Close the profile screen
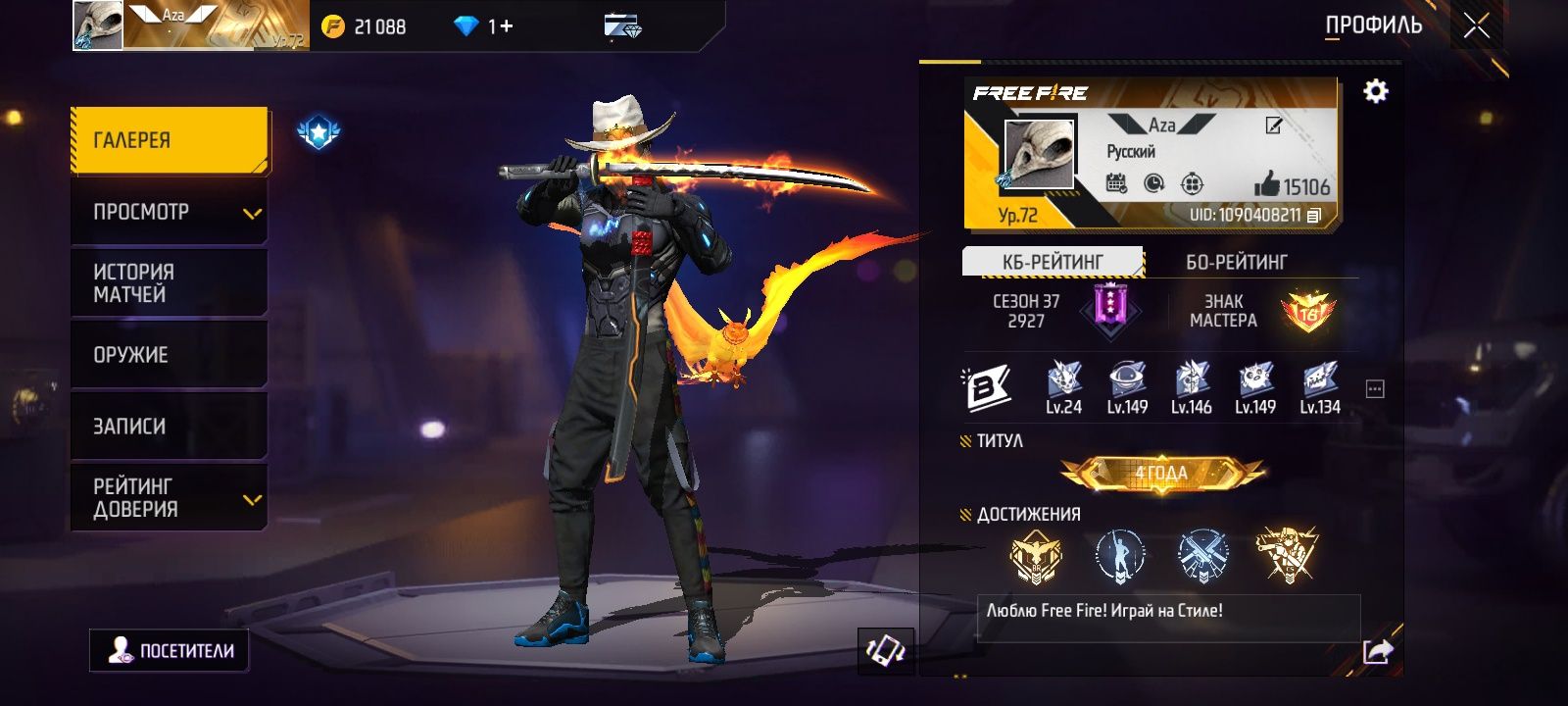This screenshot has width=1568, height=706. pyautogui.click(x=1476, y=26)
